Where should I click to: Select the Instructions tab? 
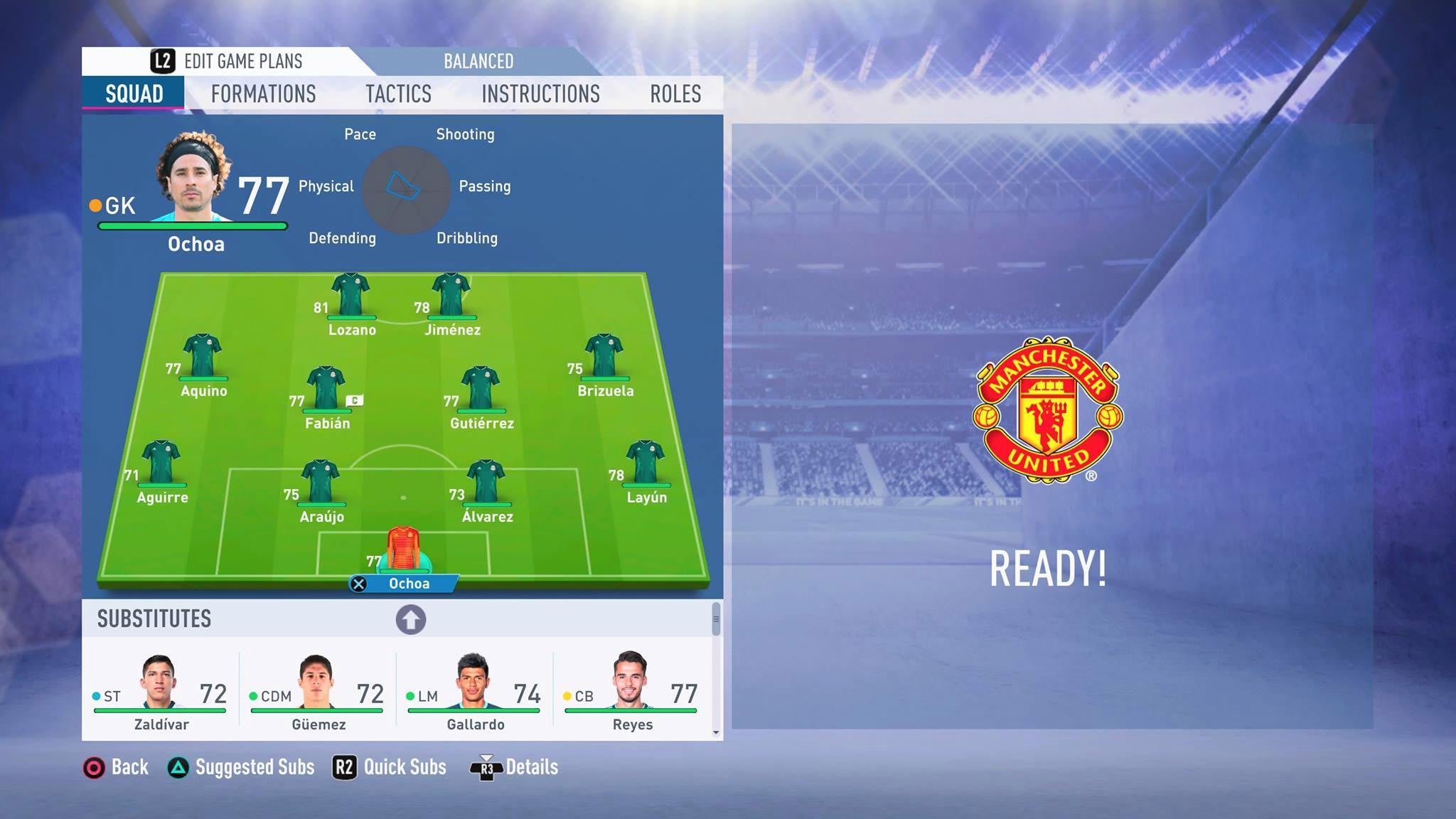pos(540,94)
